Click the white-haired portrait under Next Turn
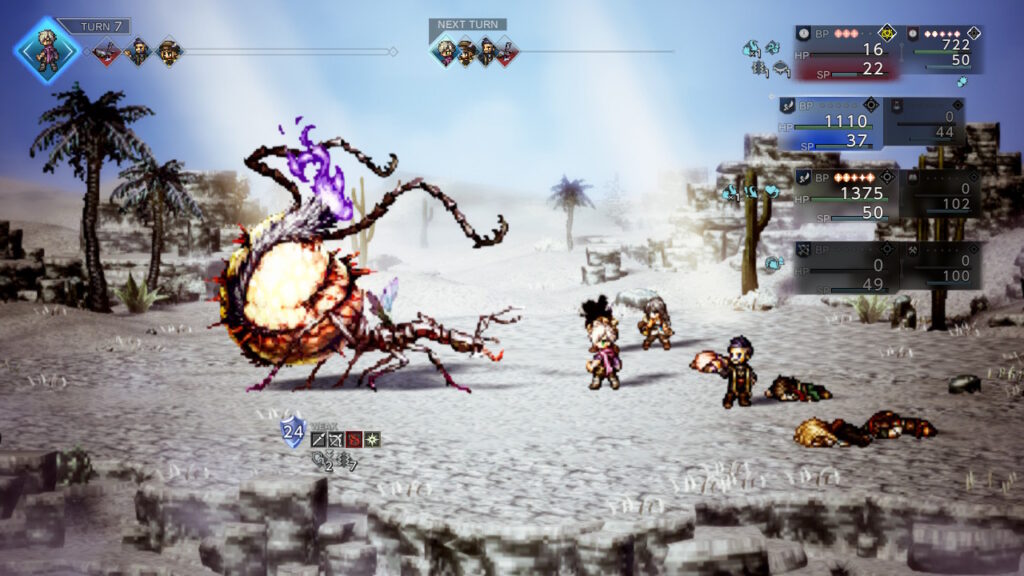This screenshot has width=1024, height=576. coord(446,51)
